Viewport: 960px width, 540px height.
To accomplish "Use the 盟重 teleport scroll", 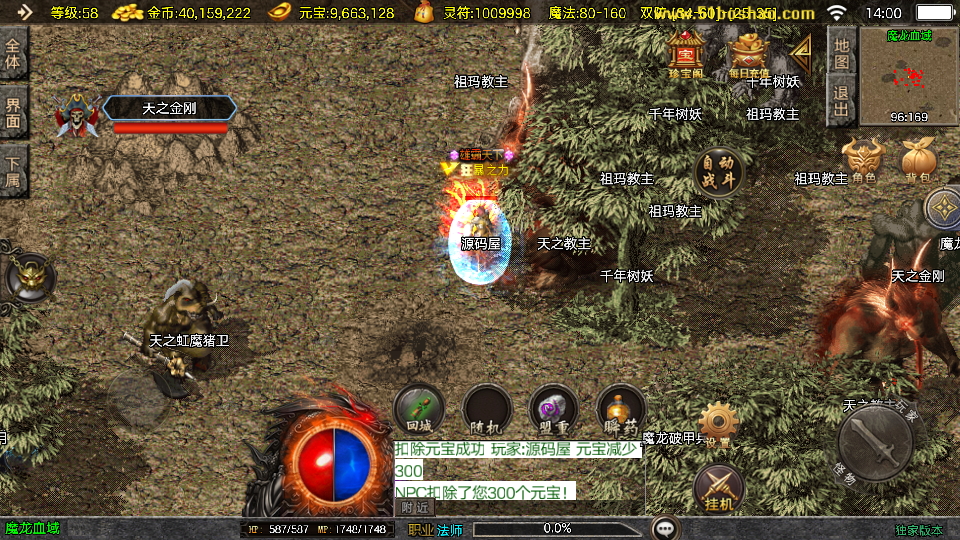I will (x=554, y=408).
